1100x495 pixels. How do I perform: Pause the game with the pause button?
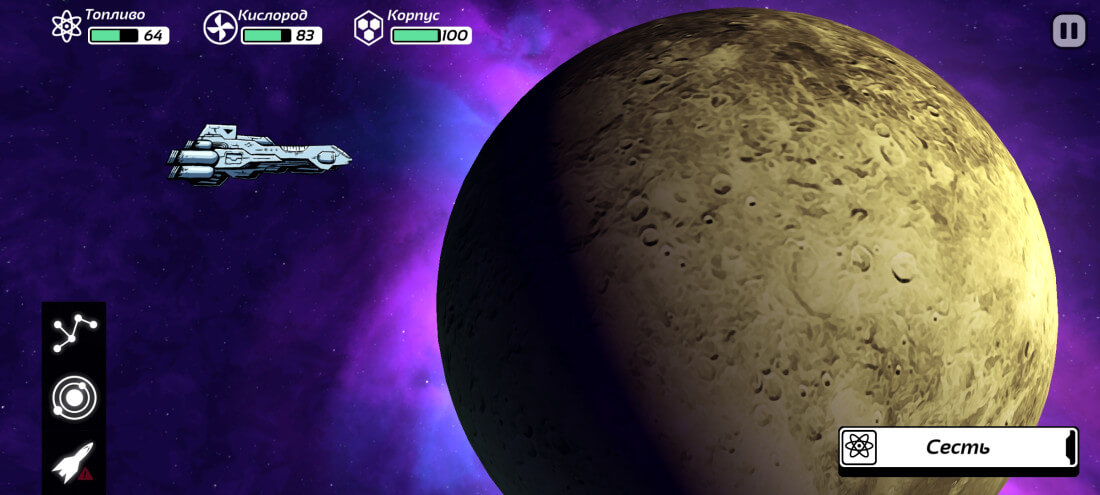(1069, 31)
